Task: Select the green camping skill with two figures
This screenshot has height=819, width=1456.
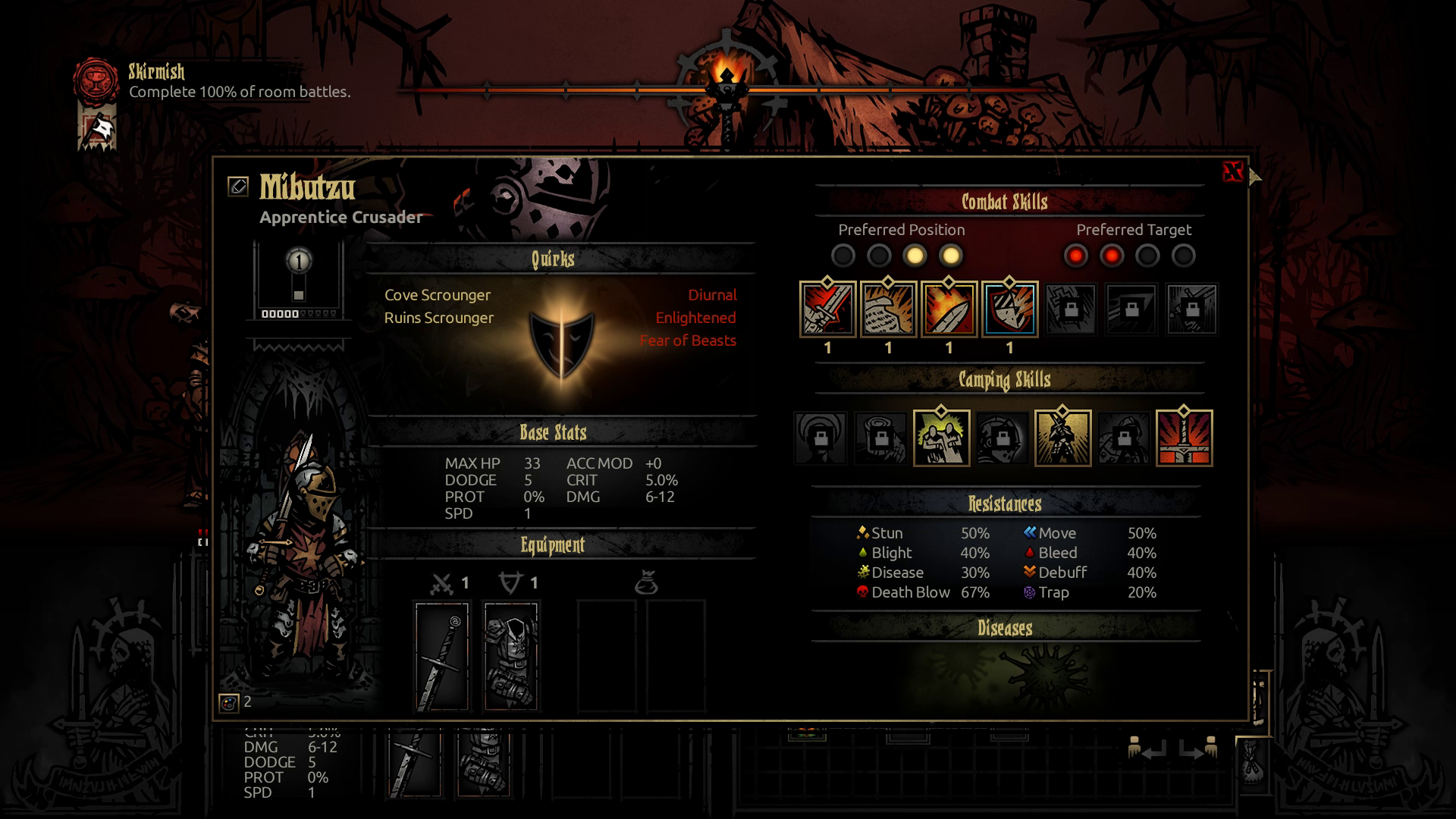Action: point(941,438)
